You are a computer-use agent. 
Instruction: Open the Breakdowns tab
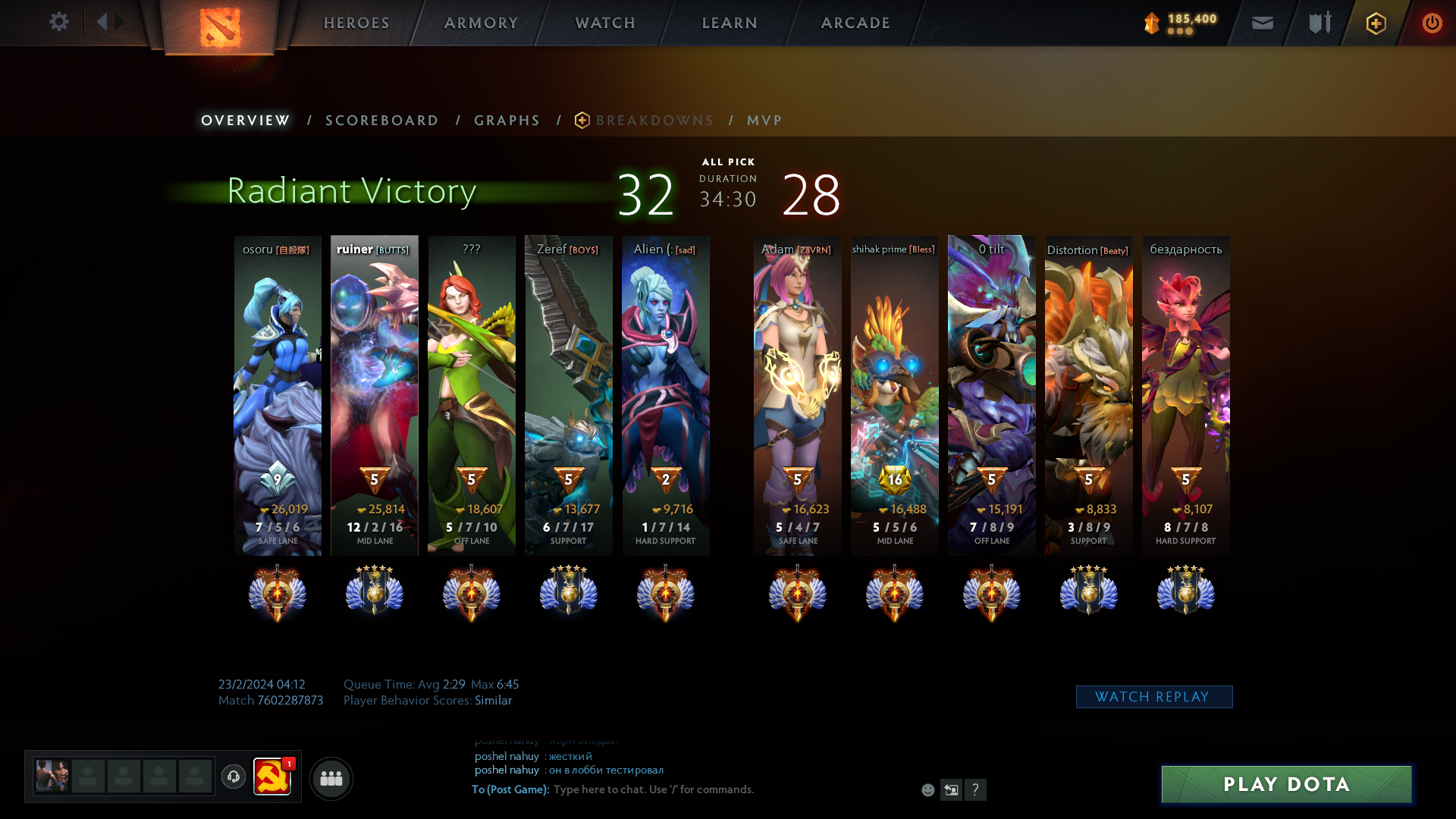click(654, 121)
